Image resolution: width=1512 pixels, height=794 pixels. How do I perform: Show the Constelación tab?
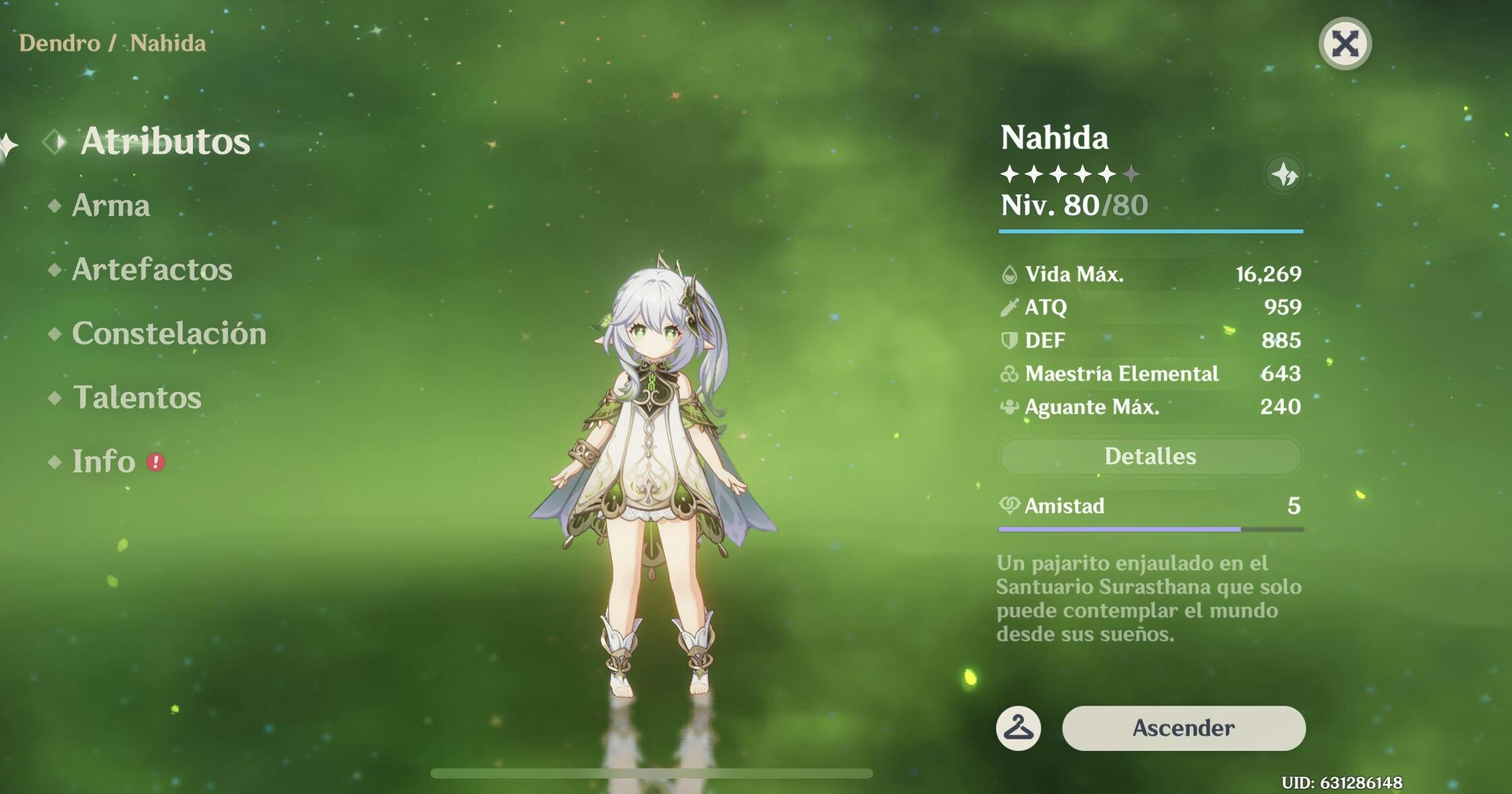169,333
